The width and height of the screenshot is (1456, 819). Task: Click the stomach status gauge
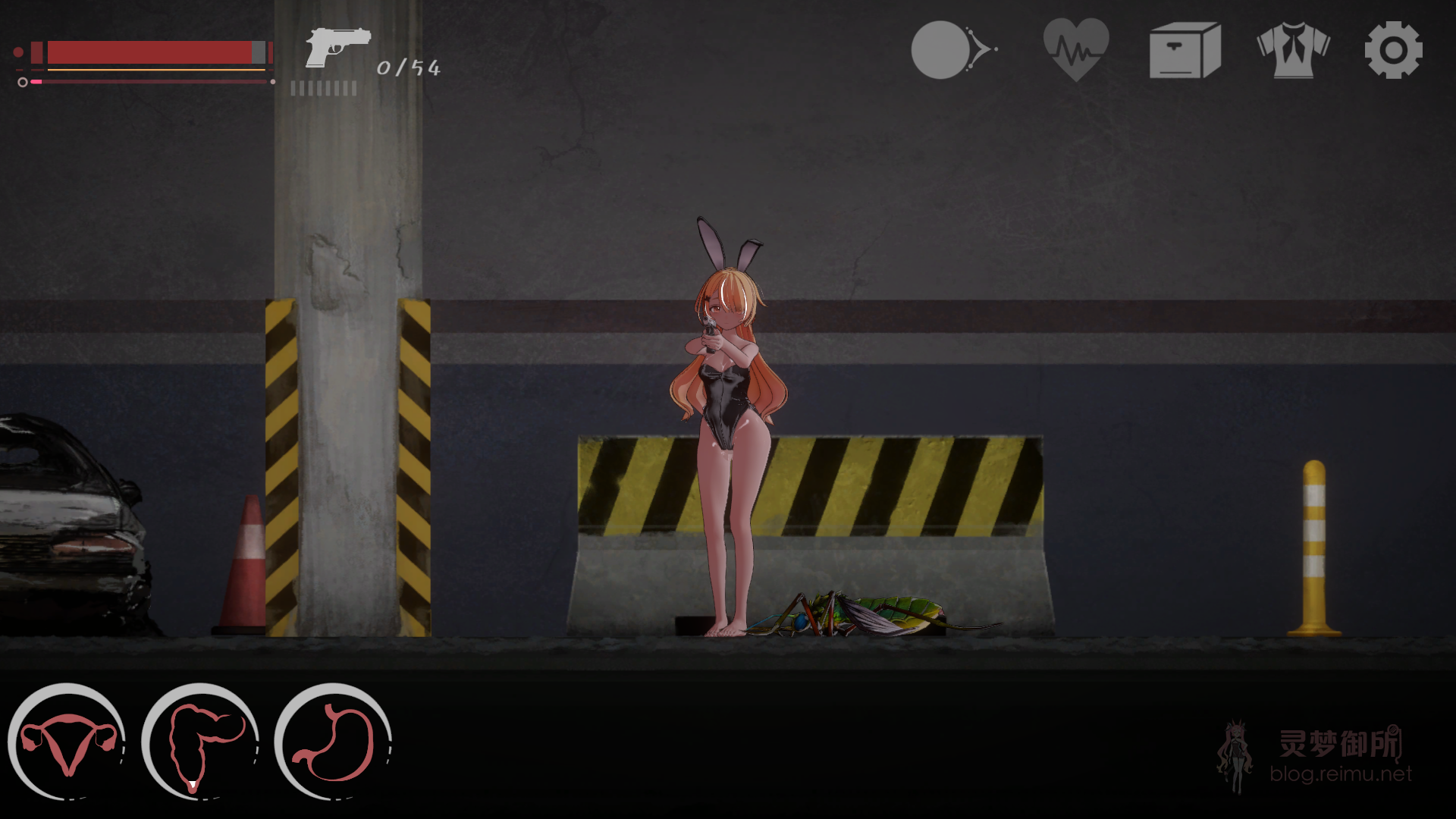point(334,742)
